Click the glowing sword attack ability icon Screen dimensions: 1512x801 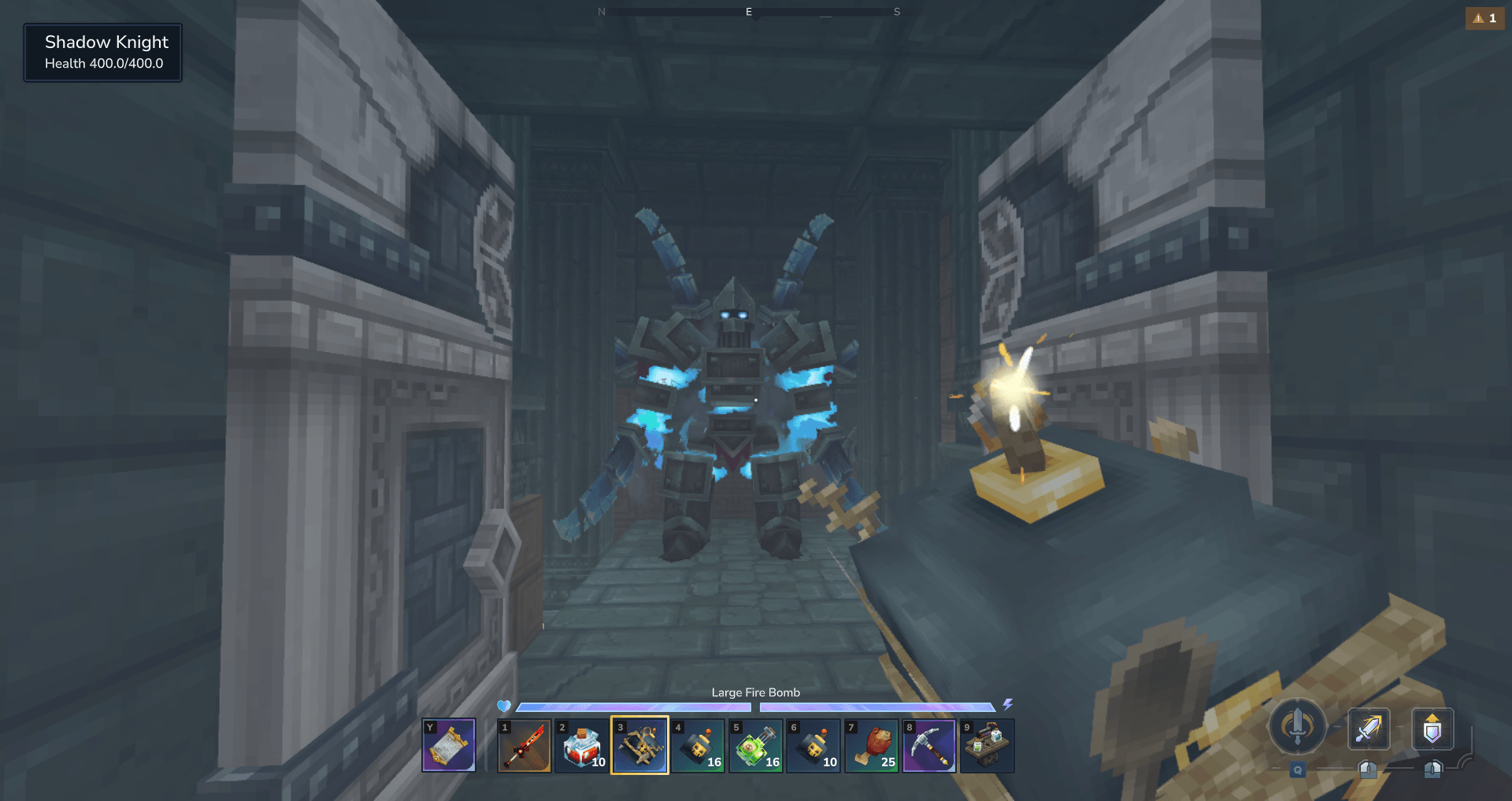1369,729
